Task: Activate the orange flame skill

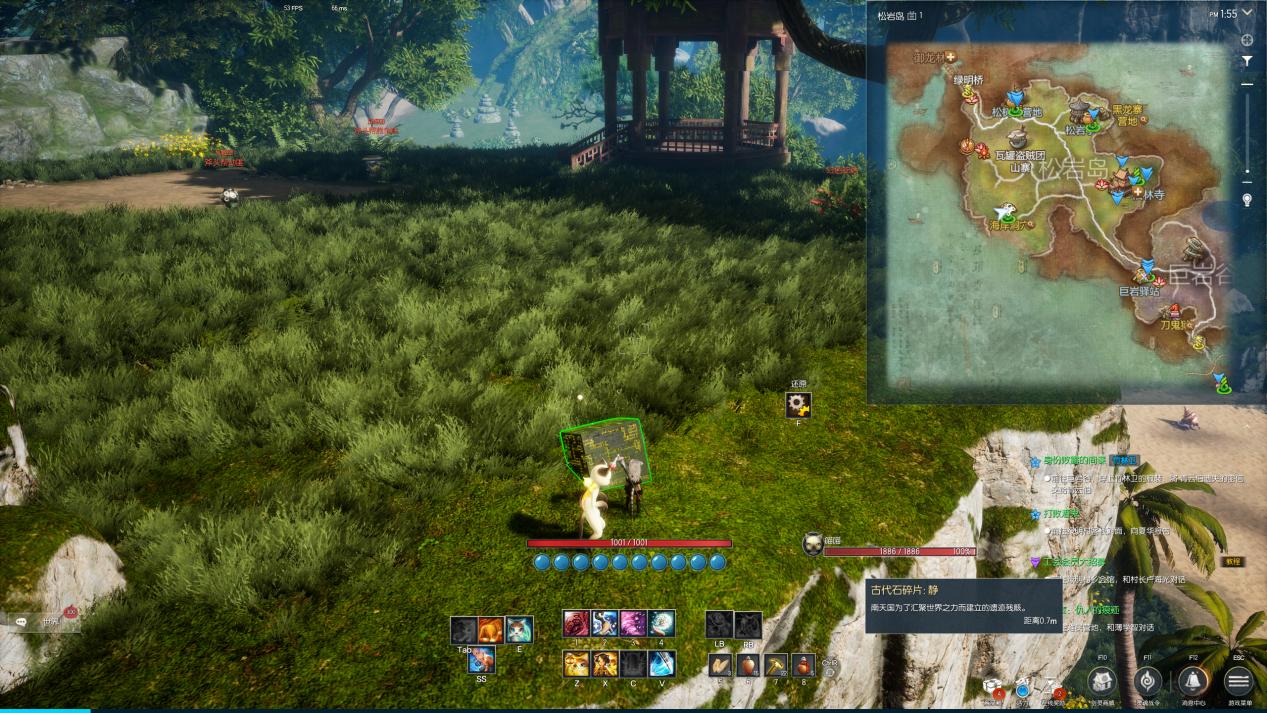Action: (x=490, y=629)
